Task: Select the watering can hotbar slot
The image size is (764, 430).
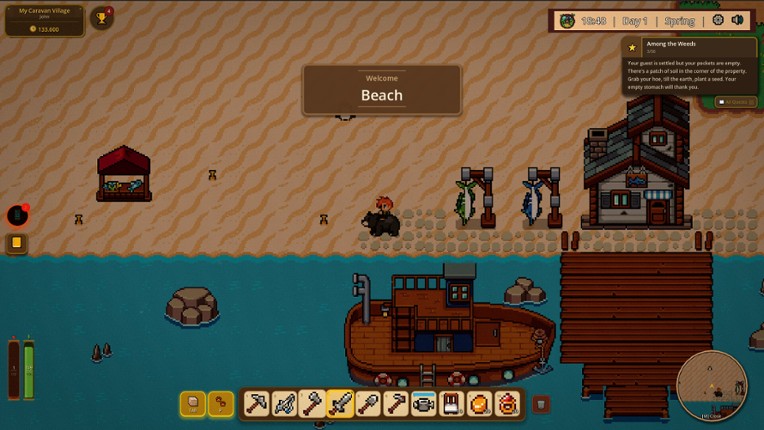Action: (x=424, y=404)
